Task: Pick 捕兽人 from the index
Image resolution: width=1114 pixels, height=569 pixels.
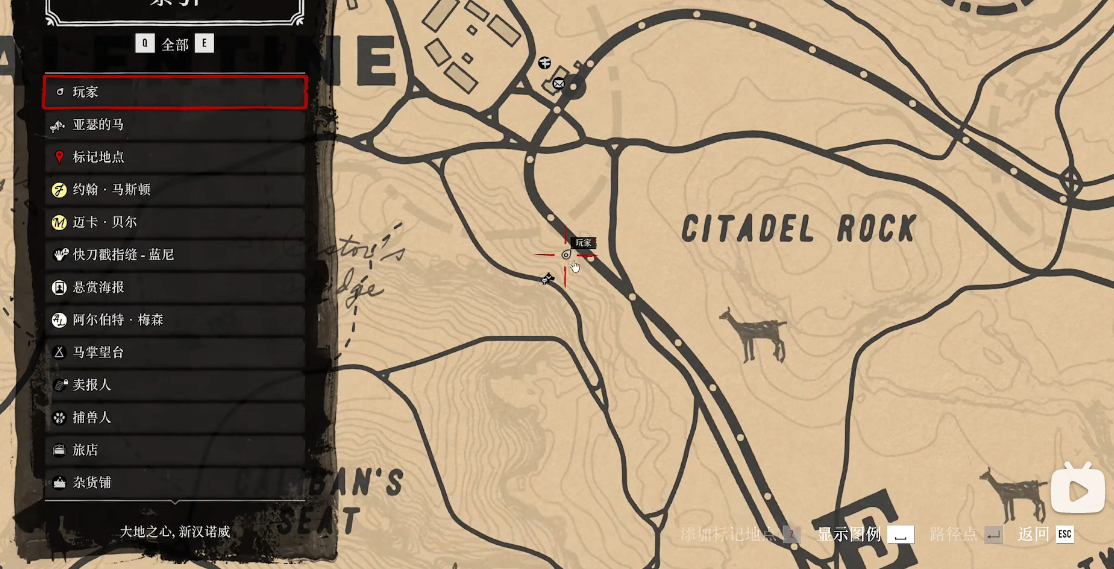Action: tap(175, 417)
